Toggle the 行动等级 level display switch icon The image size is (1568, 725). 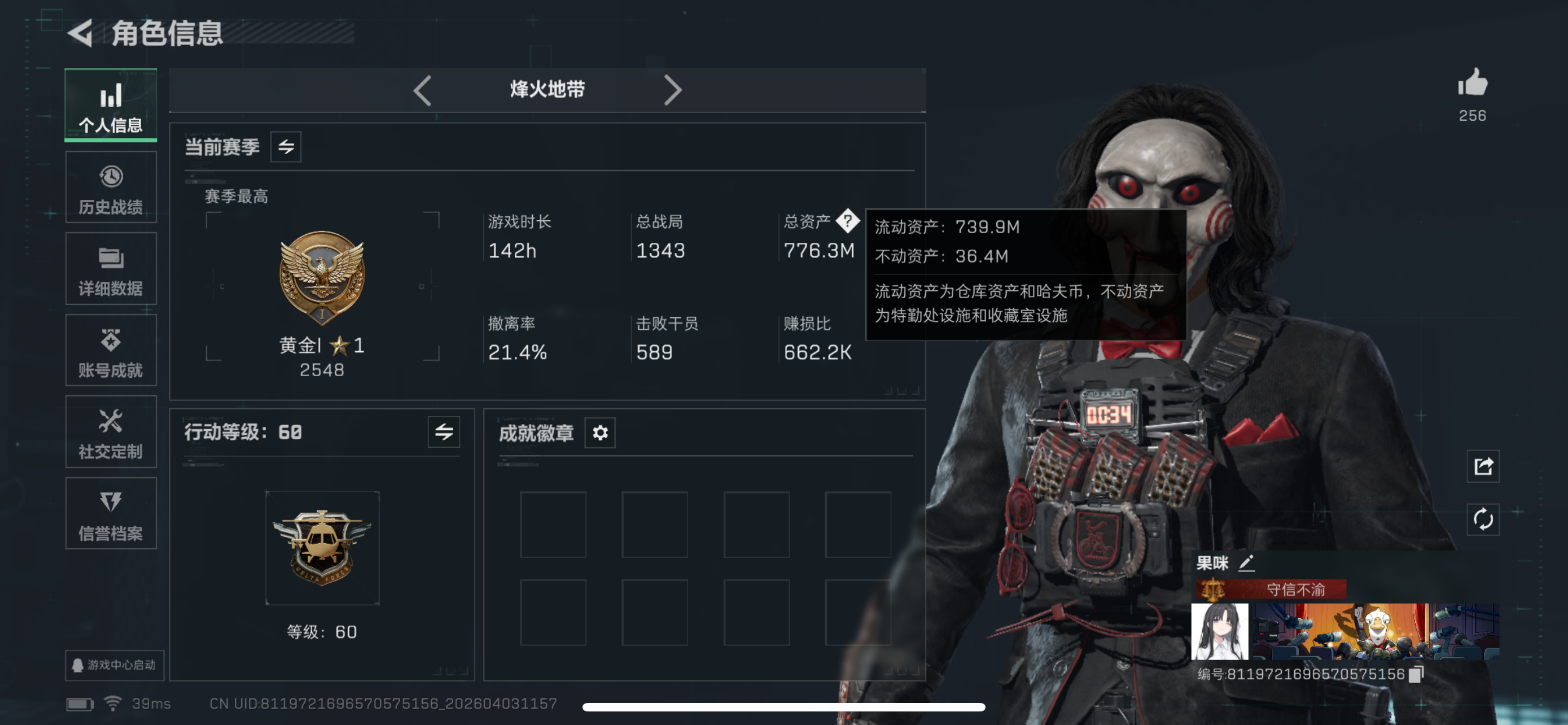coord(443,433)
